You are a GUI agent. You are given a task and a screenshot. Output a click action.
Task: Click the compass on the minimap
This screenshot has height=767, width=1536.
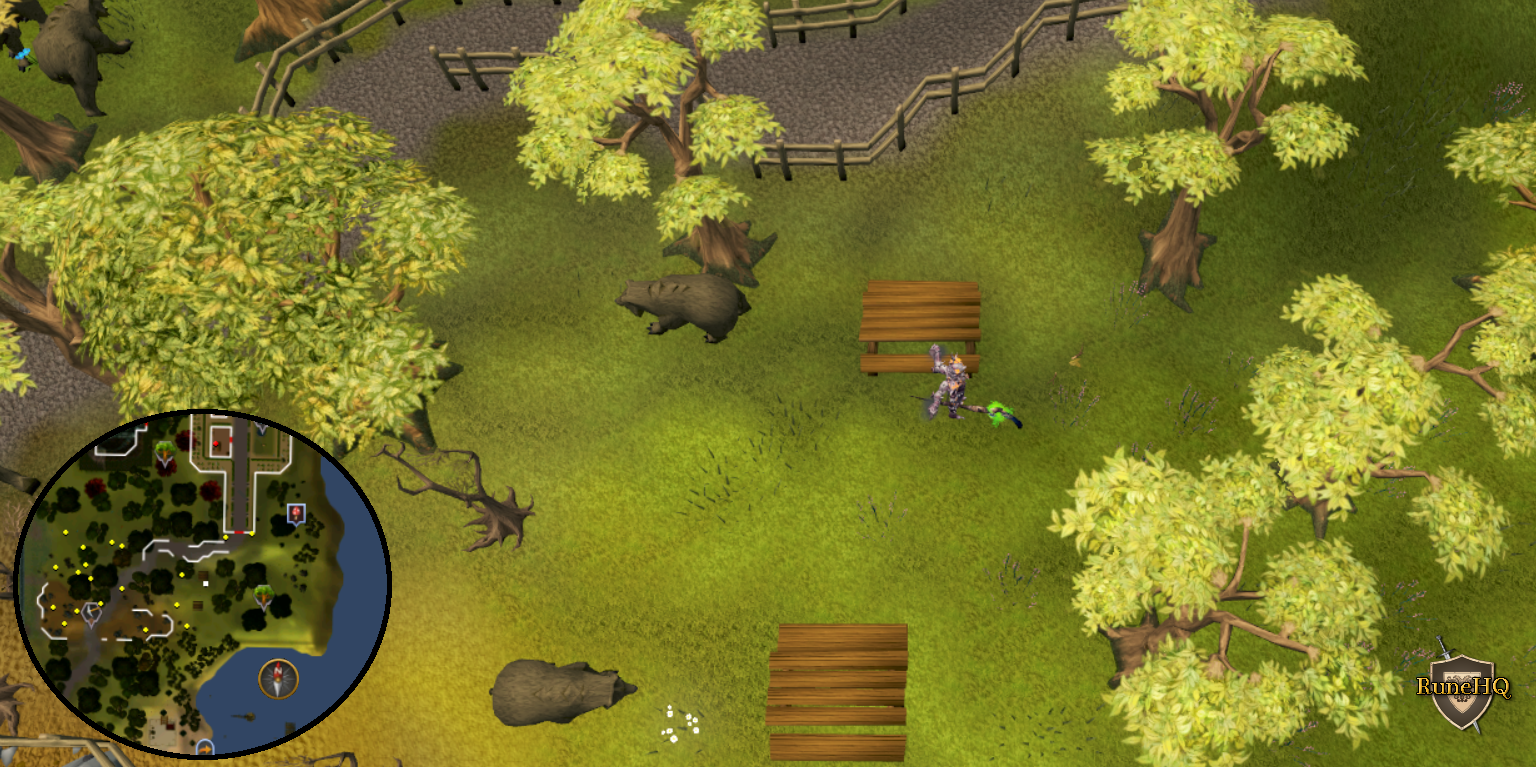point(278,676)
